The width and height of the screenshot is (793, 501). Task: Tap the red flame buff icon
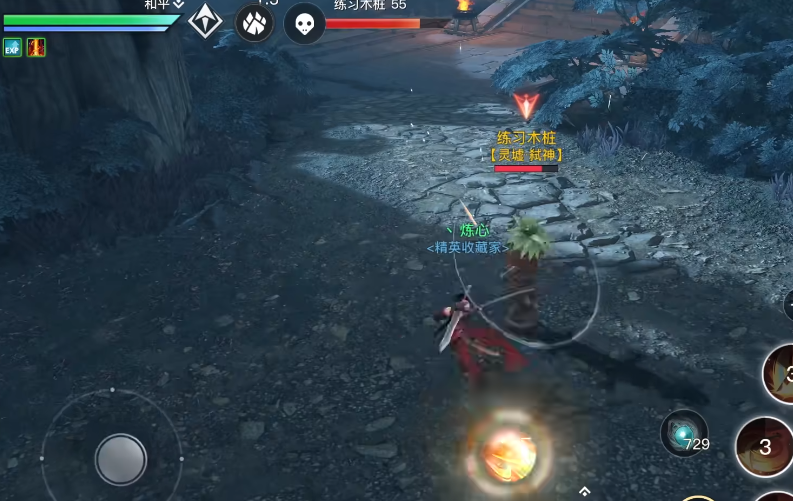[x=36, y=47]
